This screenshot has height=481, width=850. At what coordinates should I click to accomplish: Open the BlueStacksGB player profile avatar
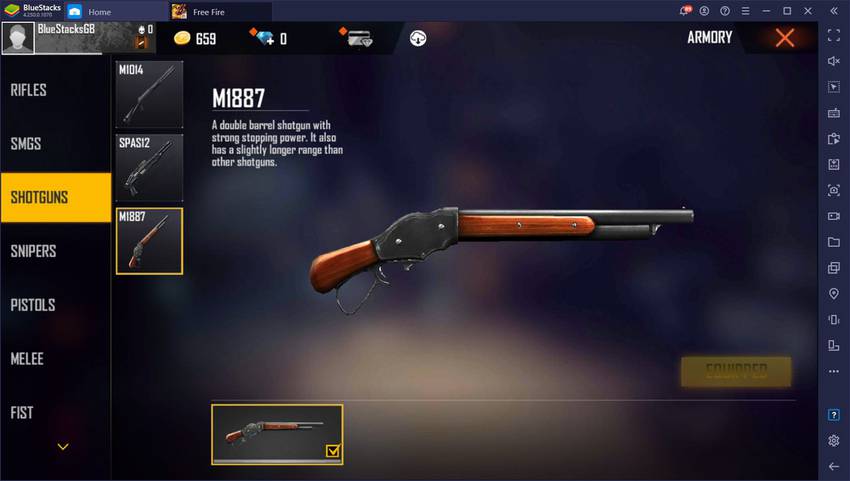point(18,39)
